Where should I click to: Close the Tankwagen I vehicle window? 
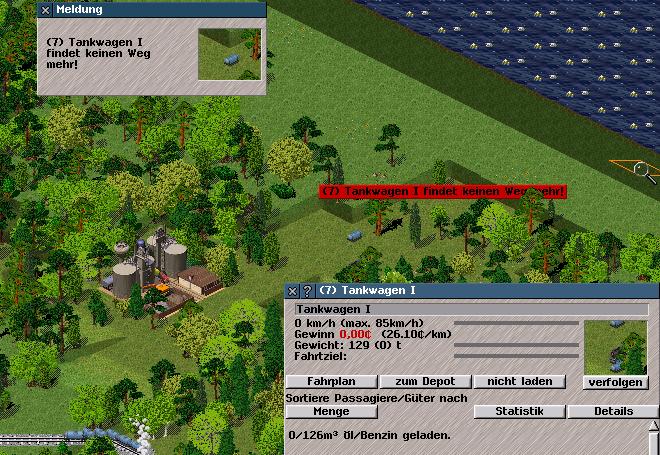pos(293,291)
